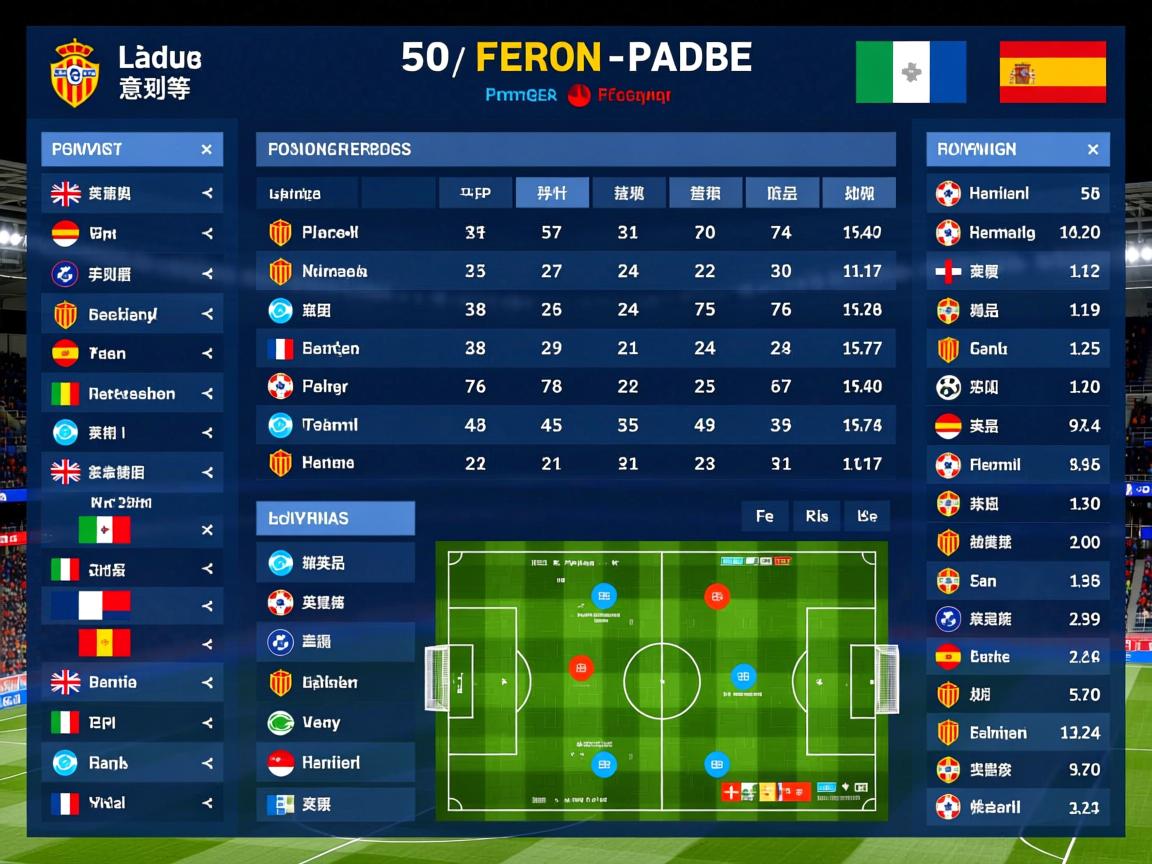
Task: Choose the Bentie row in the left list
Action: [131, 683]
